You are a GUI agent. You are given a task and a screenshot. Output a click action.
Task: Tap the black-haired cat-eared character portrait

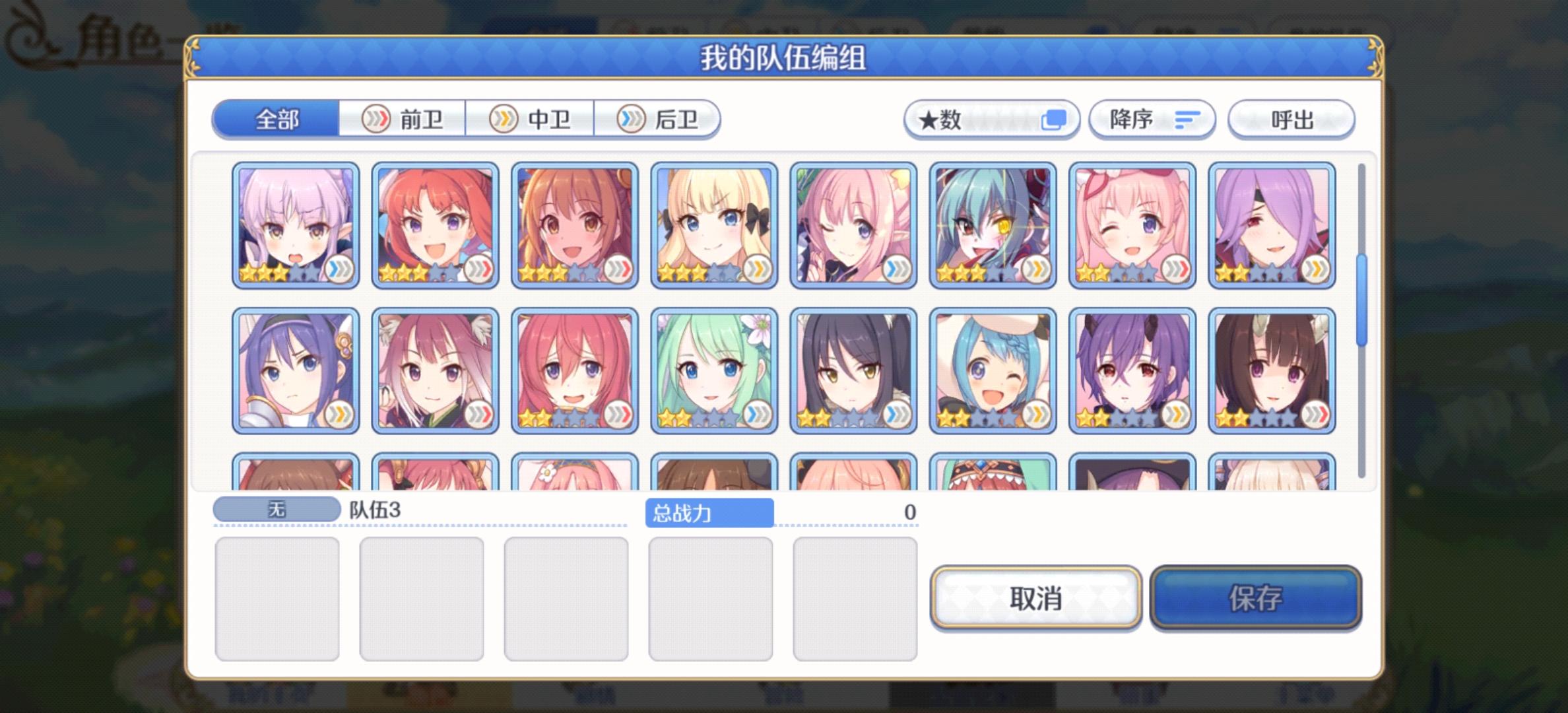pyautogui.click(x=851, y=370)
